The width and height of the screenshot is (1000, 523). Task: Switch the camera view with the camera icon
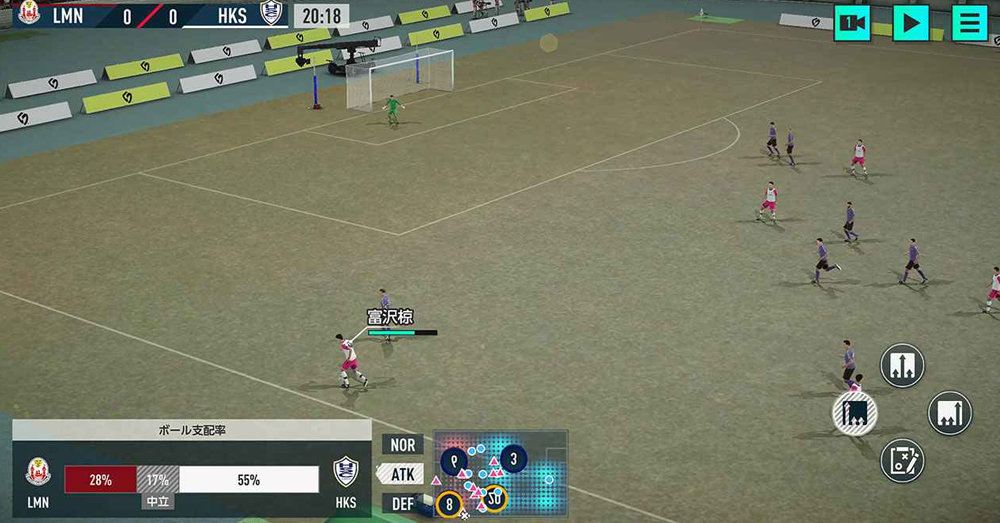[852, 23]
